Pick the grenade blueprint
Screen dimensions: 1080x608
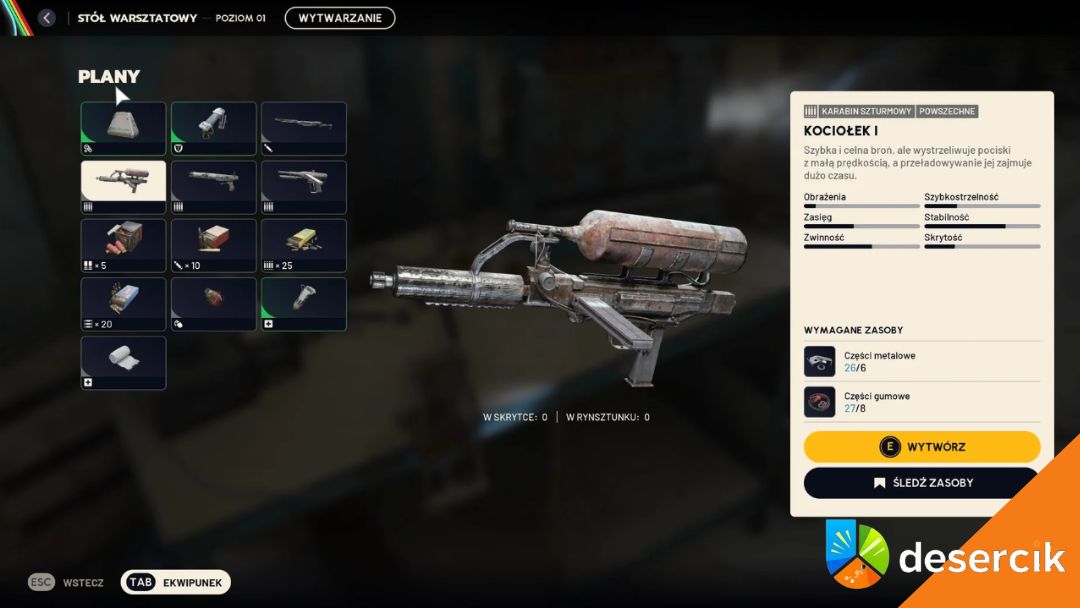(x=213, y=304)
